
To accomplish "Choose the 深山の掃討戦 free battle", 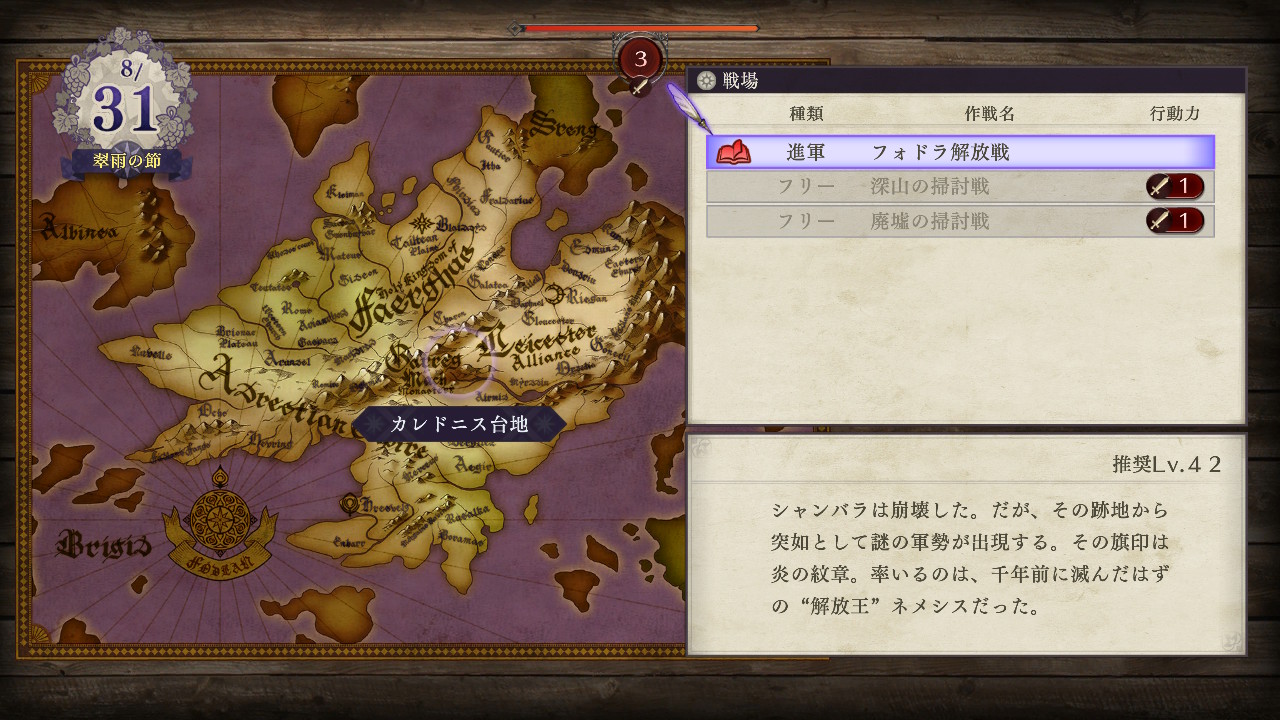I will pos(960,187).
